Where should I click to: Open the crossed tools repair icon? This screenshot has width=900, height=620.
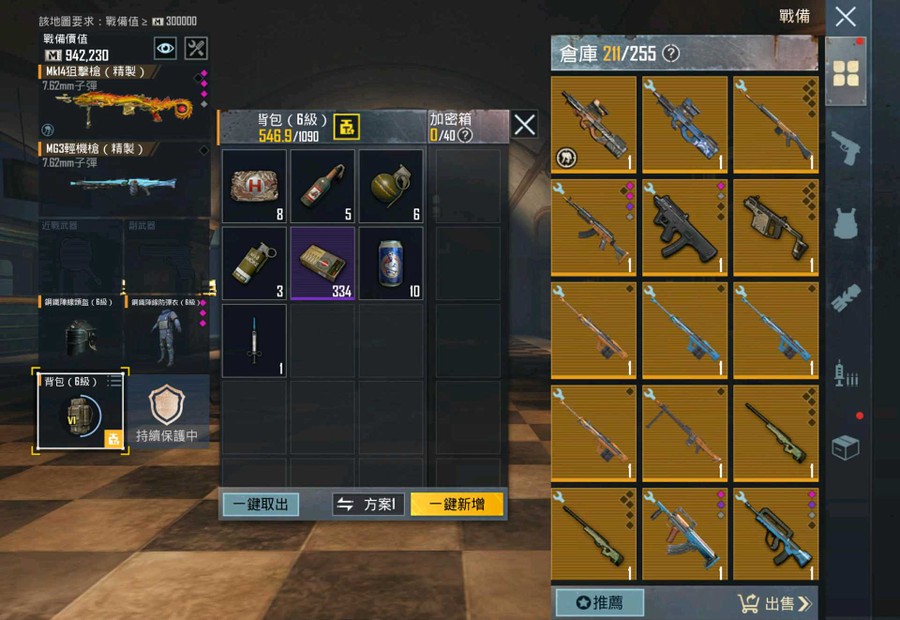click(197, 48)
